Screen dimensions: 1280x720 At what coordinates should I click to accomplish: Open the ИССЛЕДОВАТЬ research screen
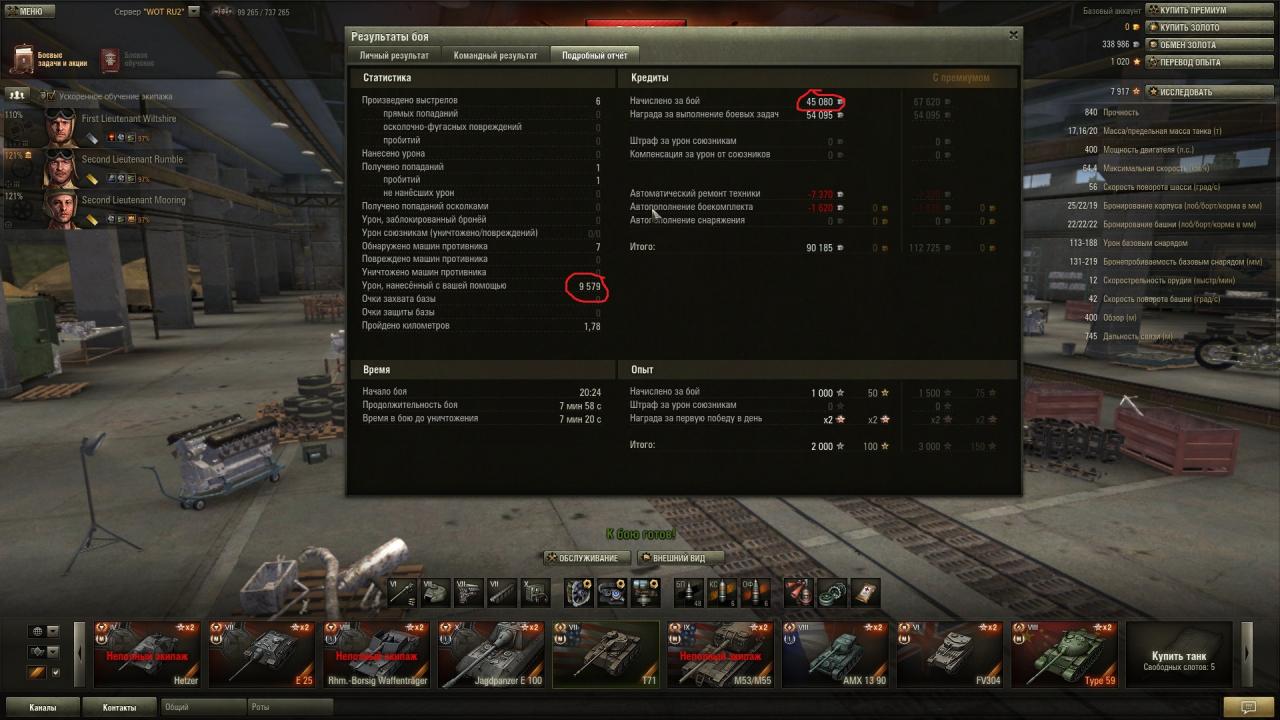click(x=1186, y=92)
